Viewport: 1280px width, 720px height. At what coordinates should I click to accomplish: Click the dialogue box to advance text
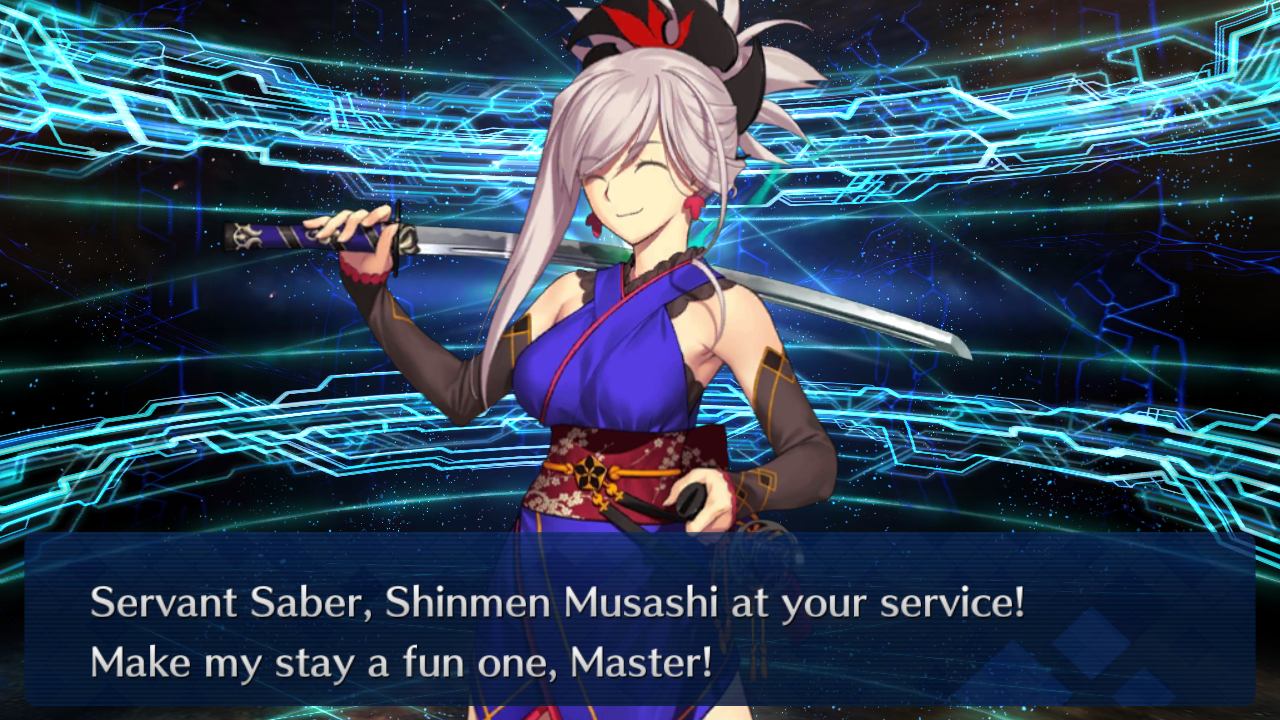[640, 630]
